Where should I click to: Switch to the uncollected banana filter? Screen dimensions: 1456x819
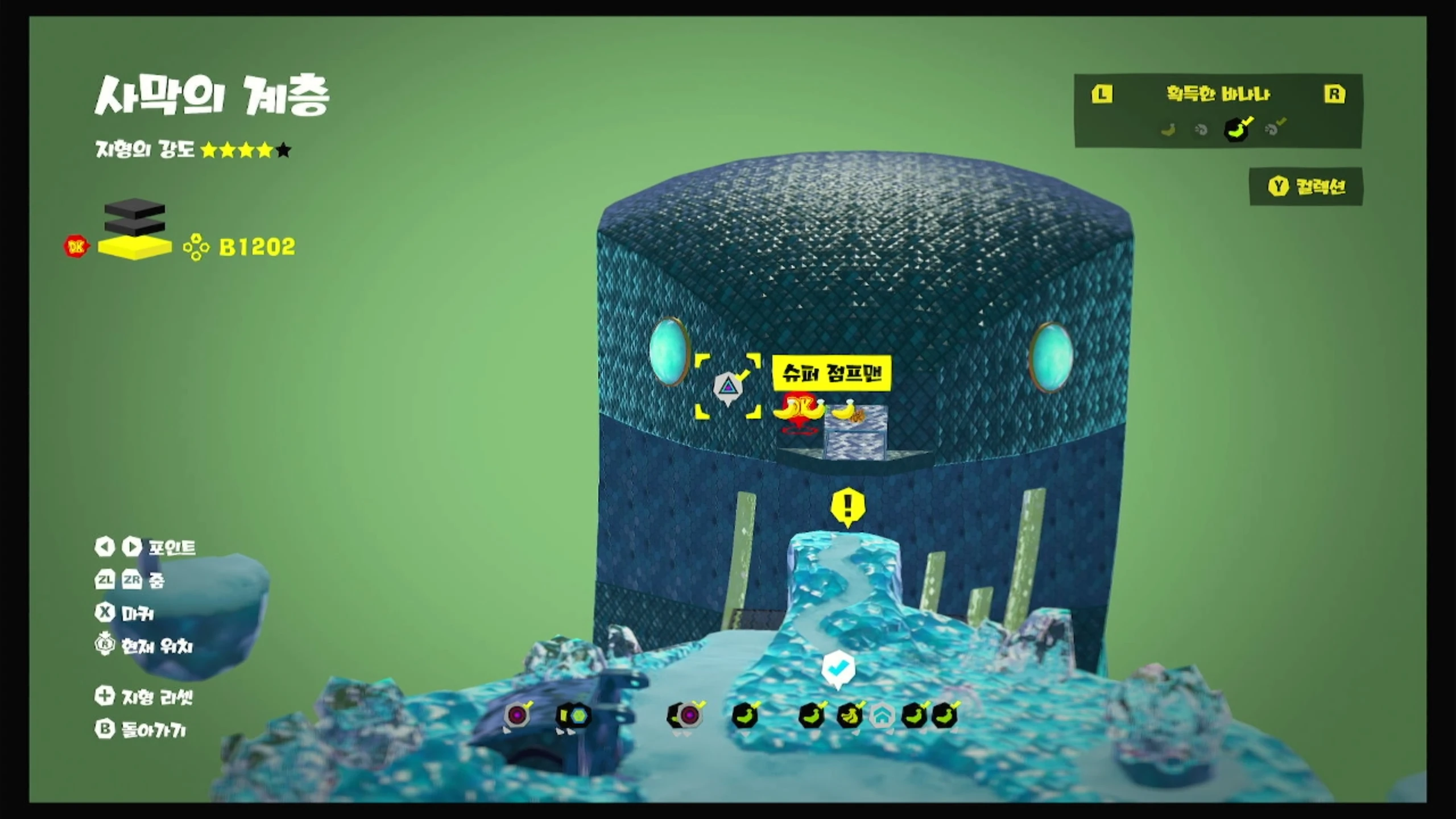[x=1168, y=130]
